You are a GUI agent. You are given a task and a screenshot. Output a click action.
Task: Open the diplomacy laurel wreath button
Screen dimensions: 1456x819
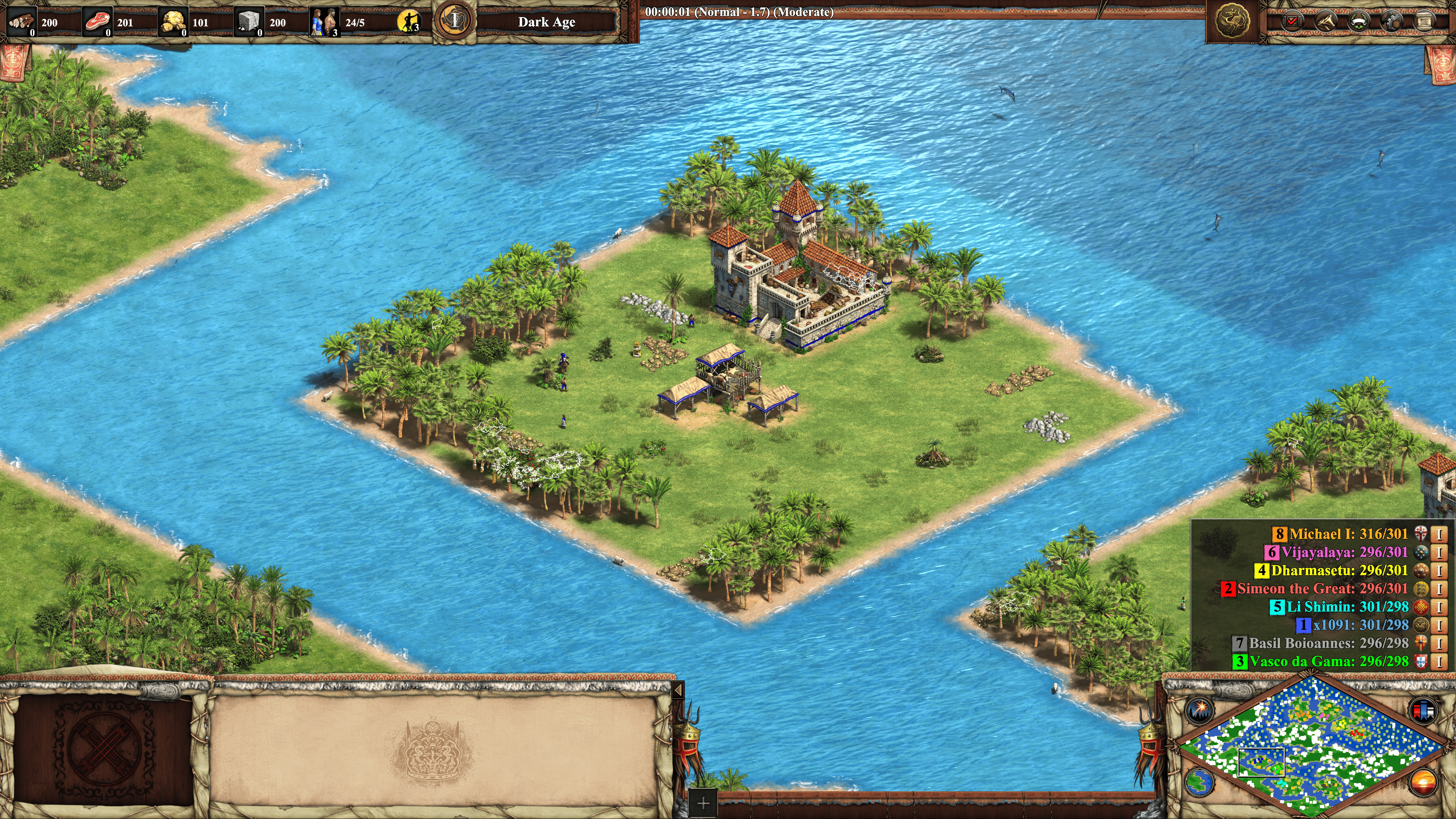click(x=1359, y=22)
